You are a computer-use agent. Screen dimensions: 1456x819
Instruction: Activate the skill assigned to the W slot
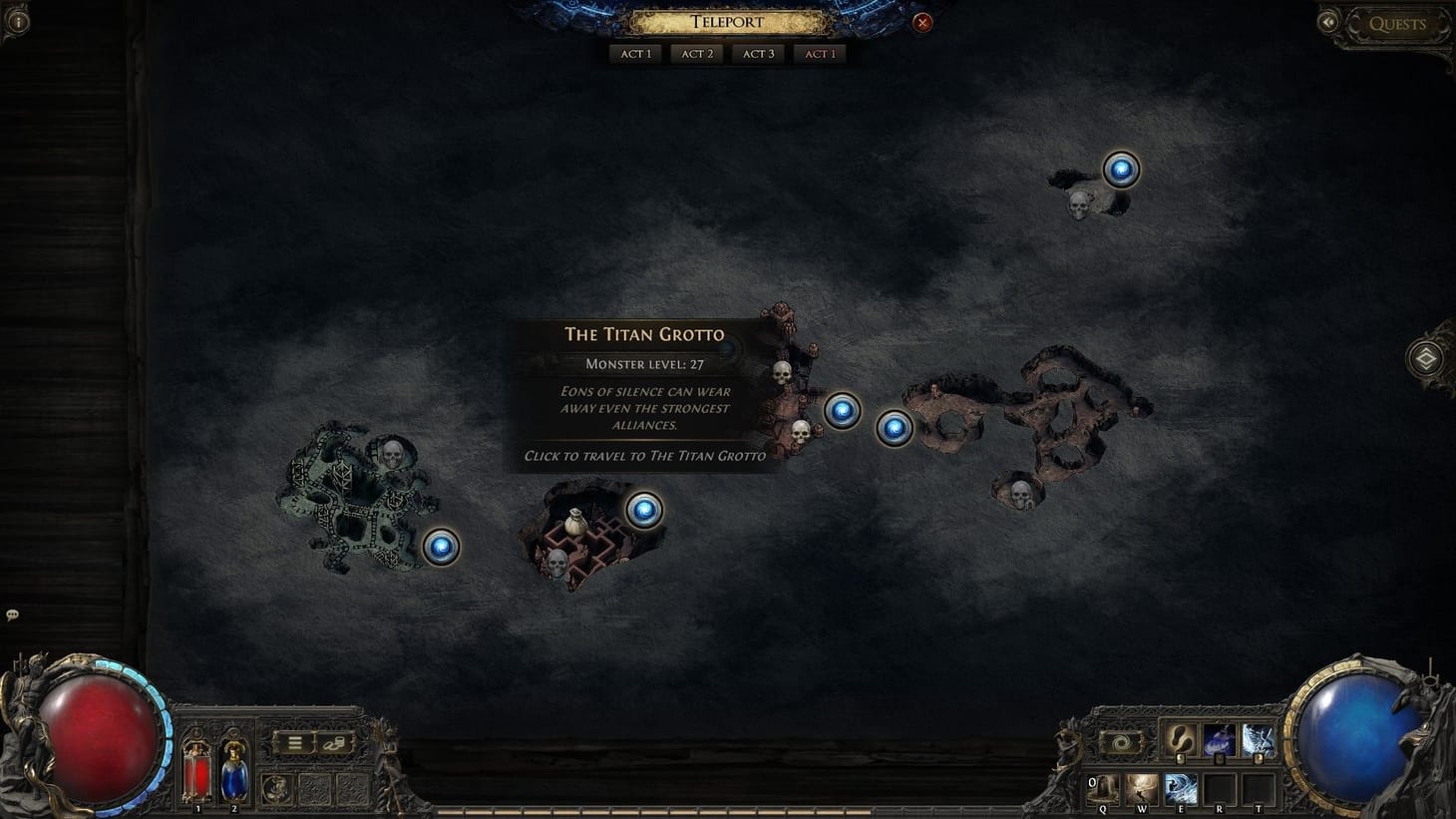click(x=1142, y=788)
